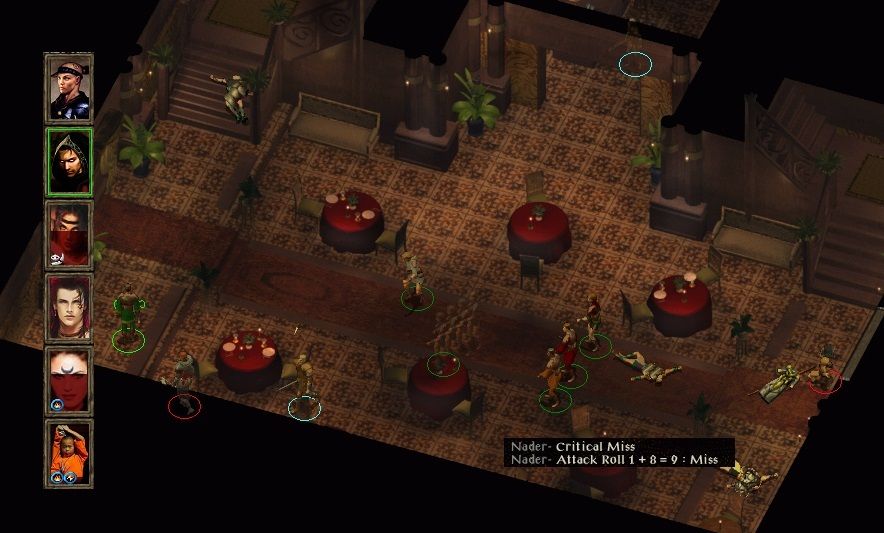This screenshot has height=533, width=884.
Task: Pick the portrait with the crescent moon forehead
Action: (x=68, y=381)
